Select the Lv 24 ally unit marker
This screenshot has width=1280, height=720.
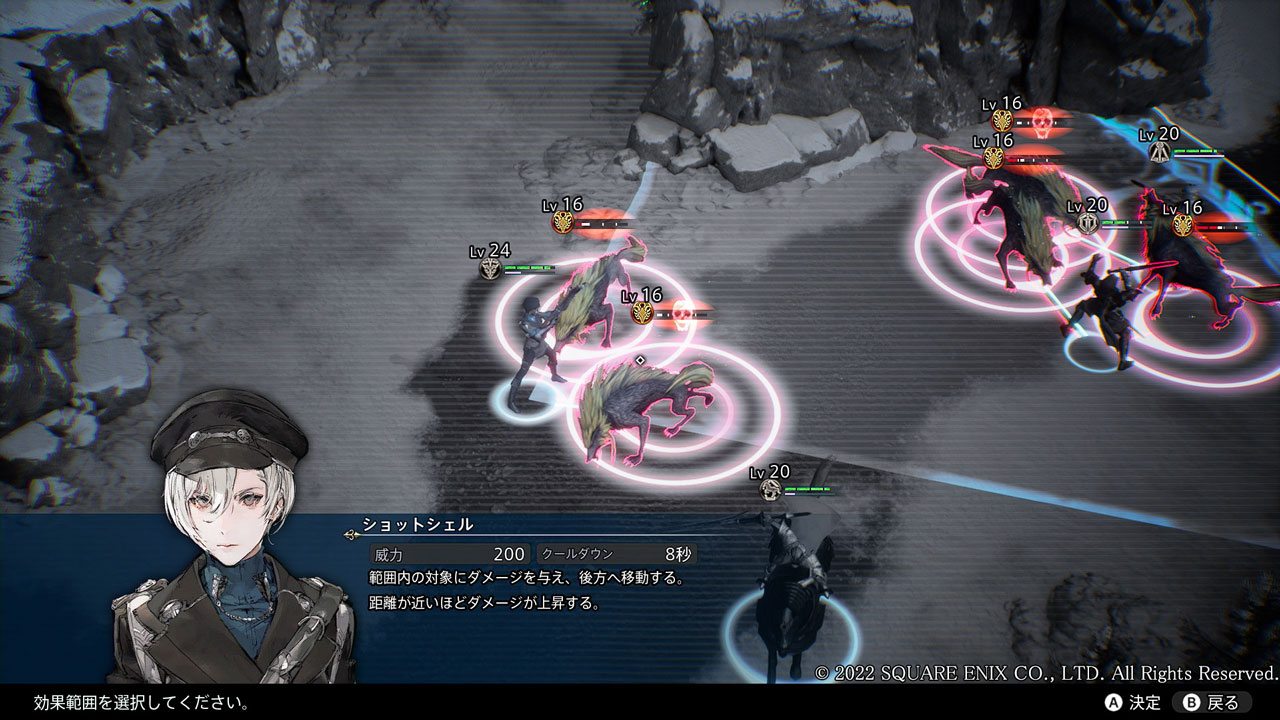click(490, 268)
